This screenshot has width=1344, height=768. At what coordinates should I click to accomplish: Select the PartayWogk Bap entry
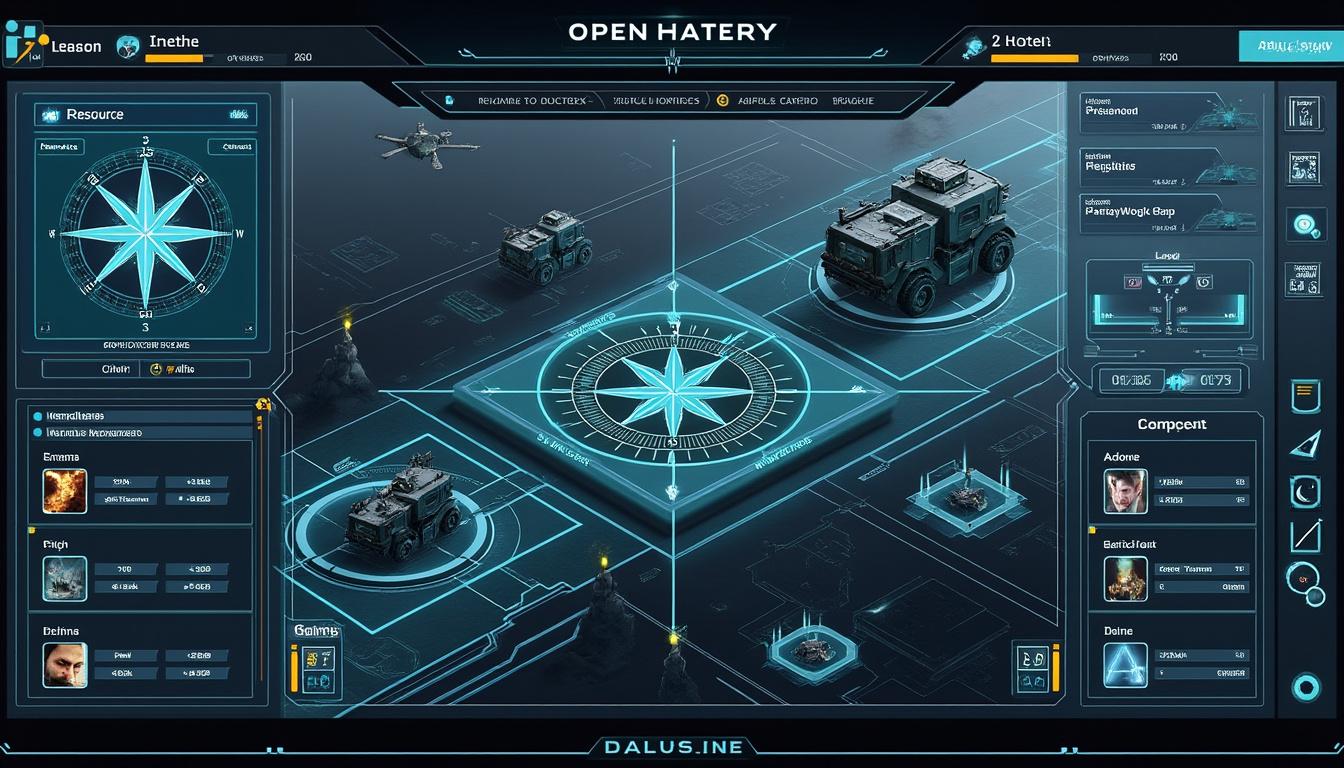(1165, 212)
